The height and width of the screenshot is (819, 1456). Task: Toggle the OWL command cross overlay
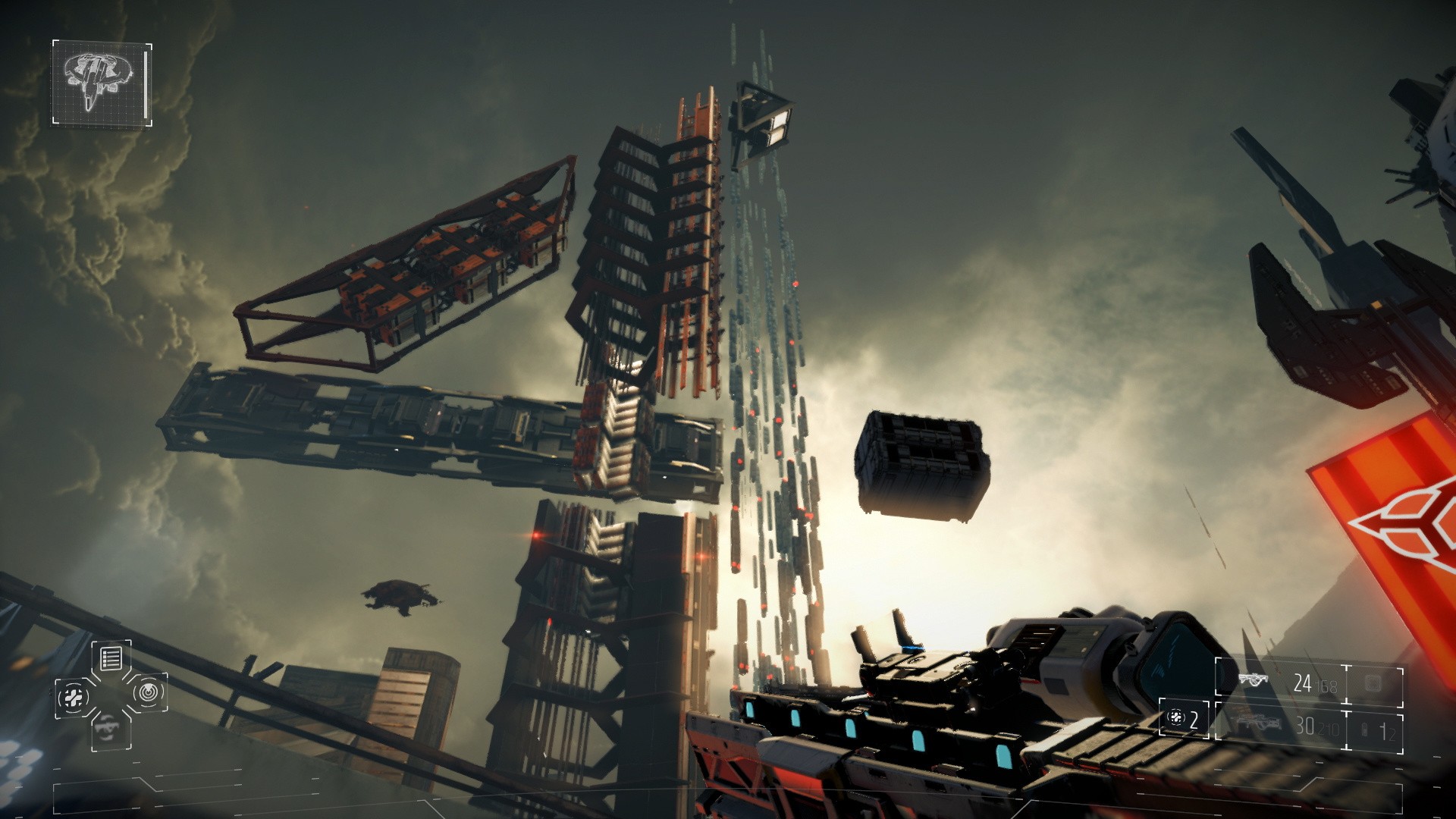coord(112,693)
